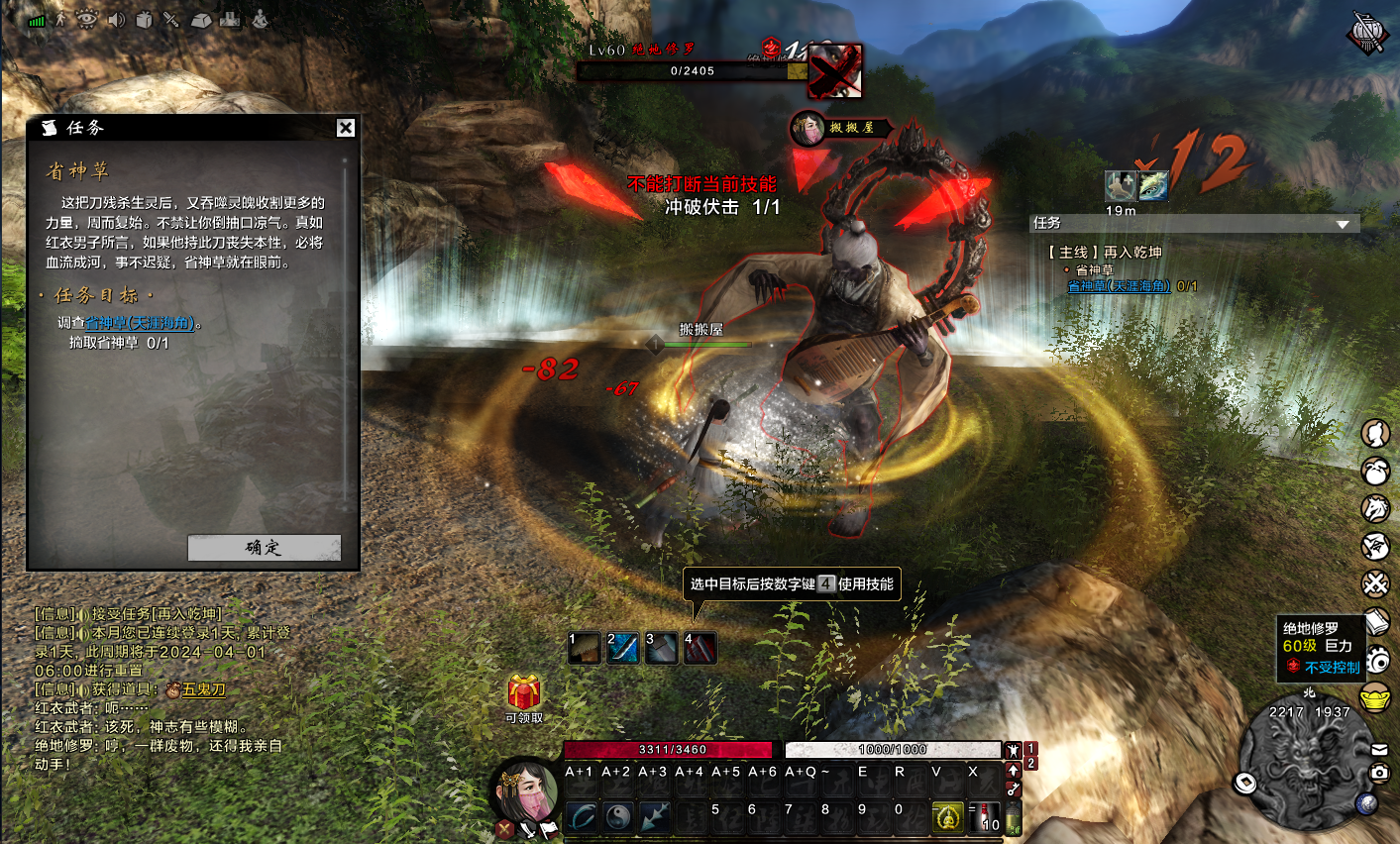Screen dimensions: 1400x844
Task: Select the yin-yang skill in the hotbar
Action: pos(618,817)
